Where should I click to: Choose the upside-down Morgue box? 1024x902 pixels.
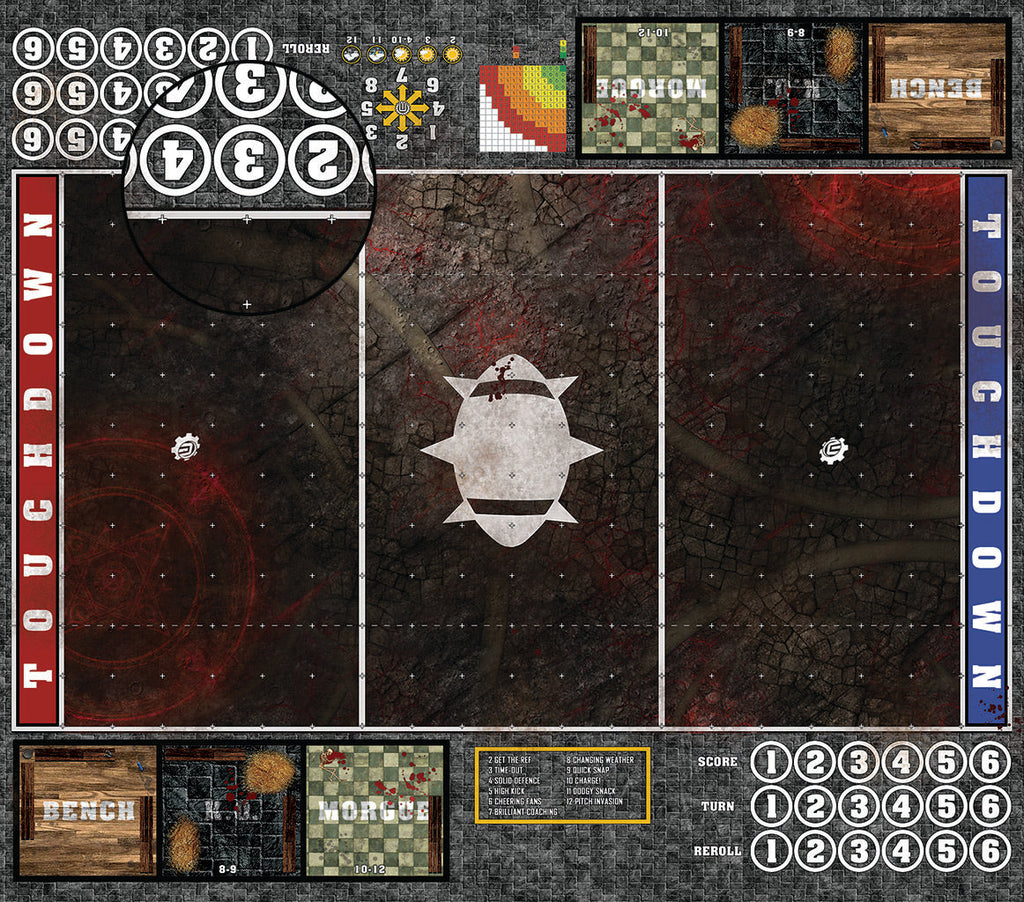pos(650,88)
